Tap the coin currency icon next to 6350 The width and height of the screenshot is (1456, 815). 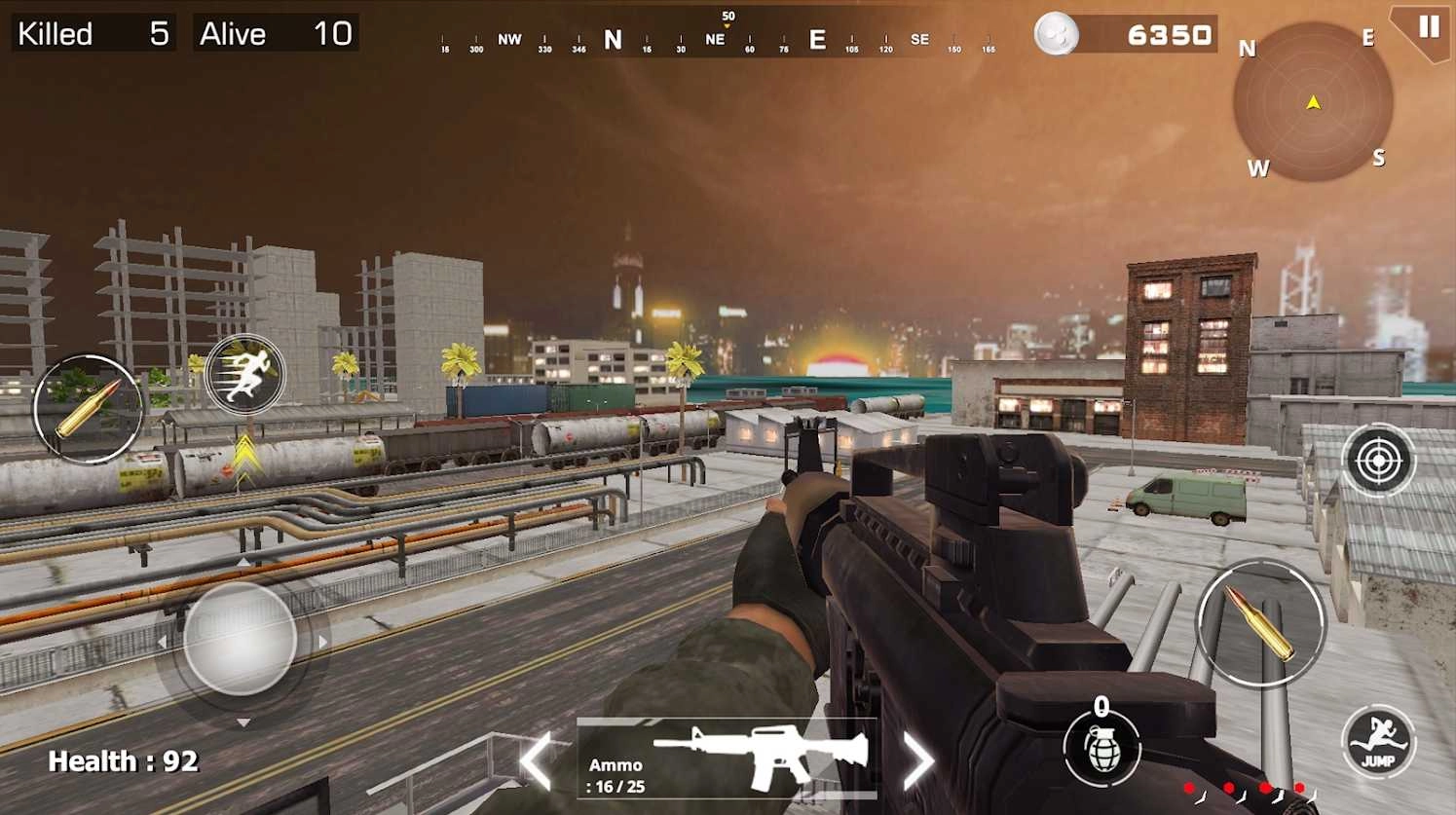tap(1056, 33)
